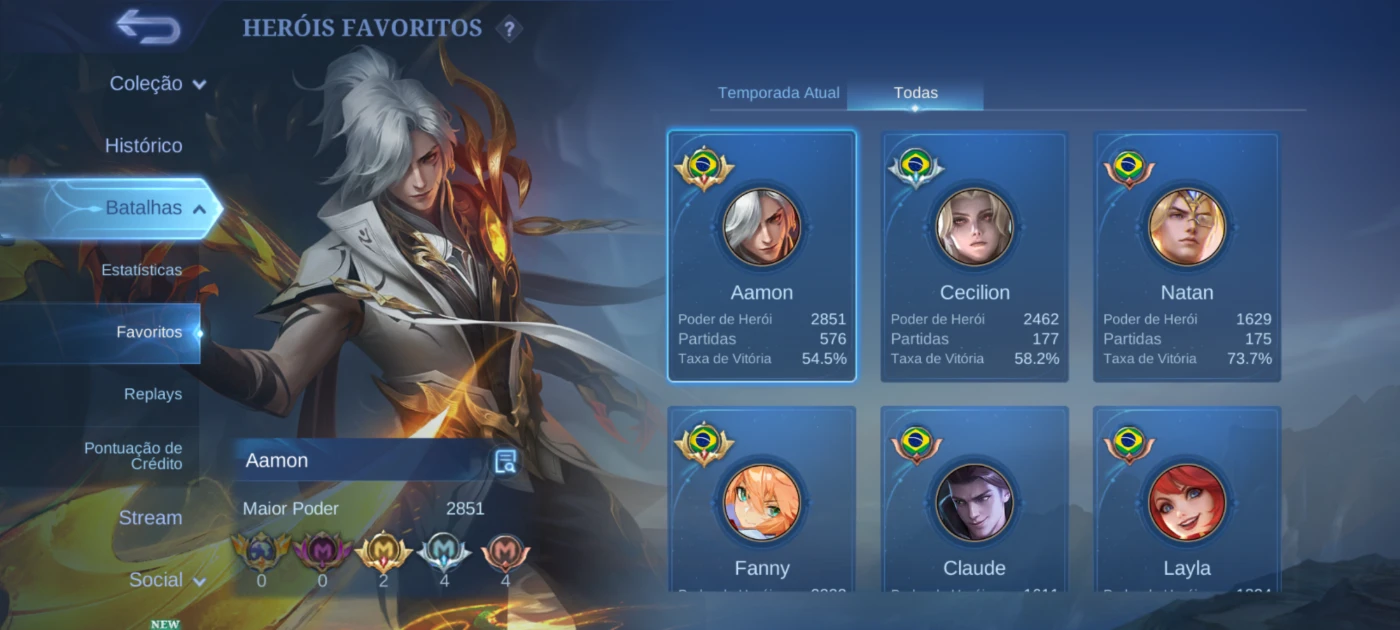Screen dimensions: 1400x630
Task: Show the Estatísticas page
Action: point(142,270)
